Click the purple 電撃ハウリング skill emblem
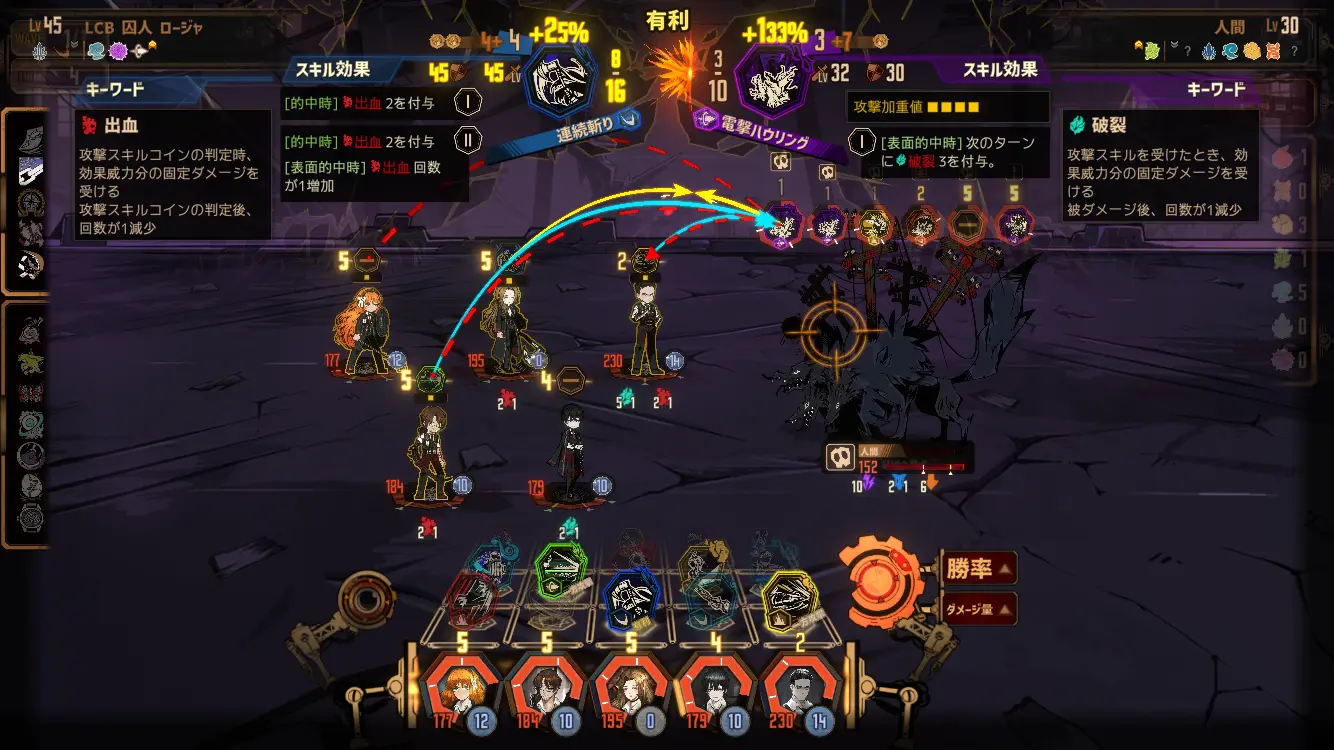Viewport: 1334px width, 750px height. tap(772, 82)
